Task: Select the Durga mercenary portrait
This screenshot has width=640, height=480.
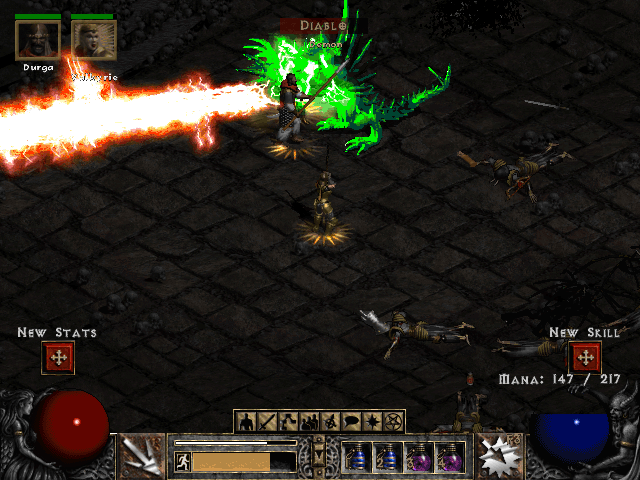Action: [38, 40]
